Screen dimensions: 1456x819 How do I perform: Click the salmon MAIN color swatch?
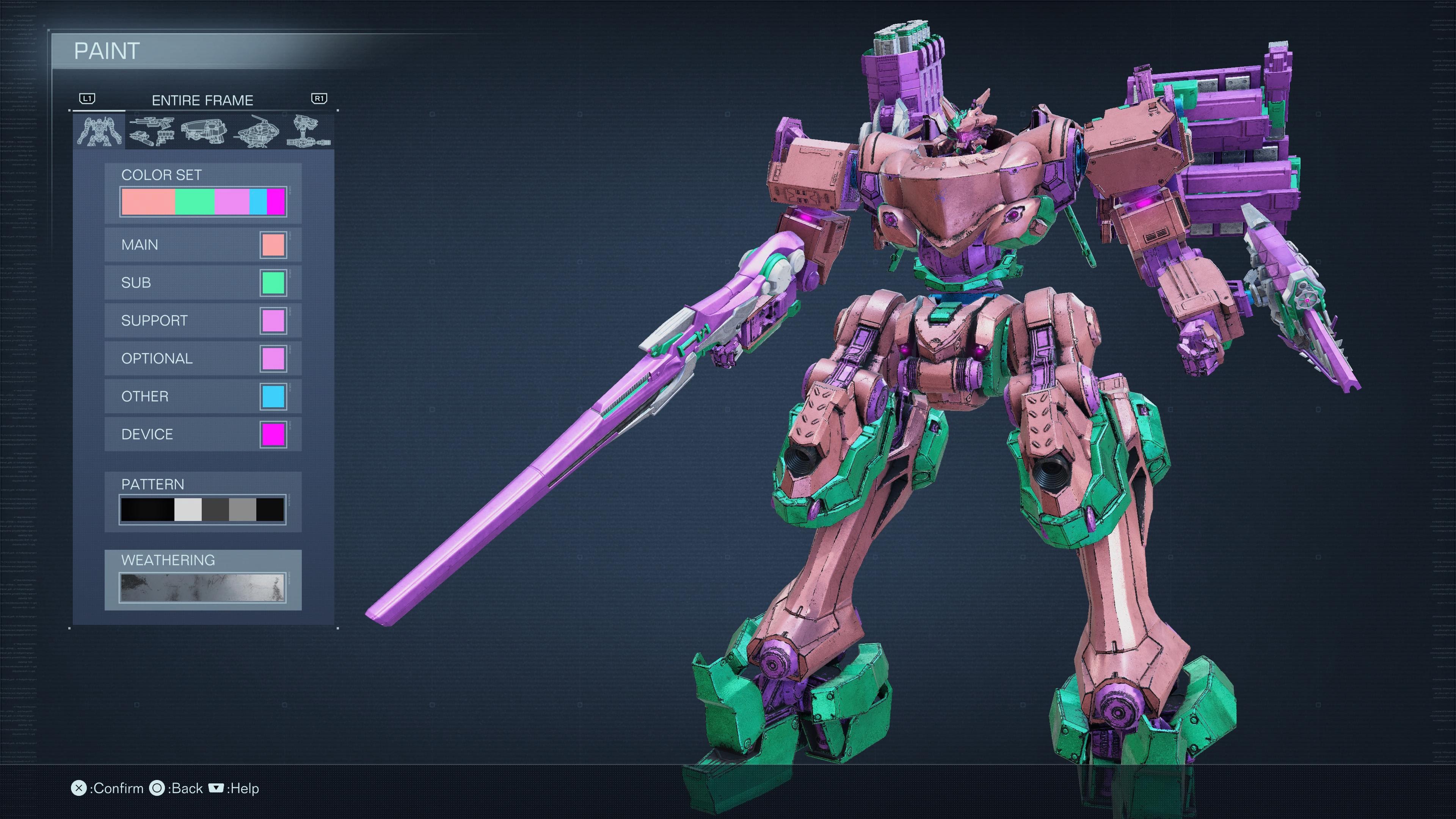pyautogui.click(x=273, y=245)
